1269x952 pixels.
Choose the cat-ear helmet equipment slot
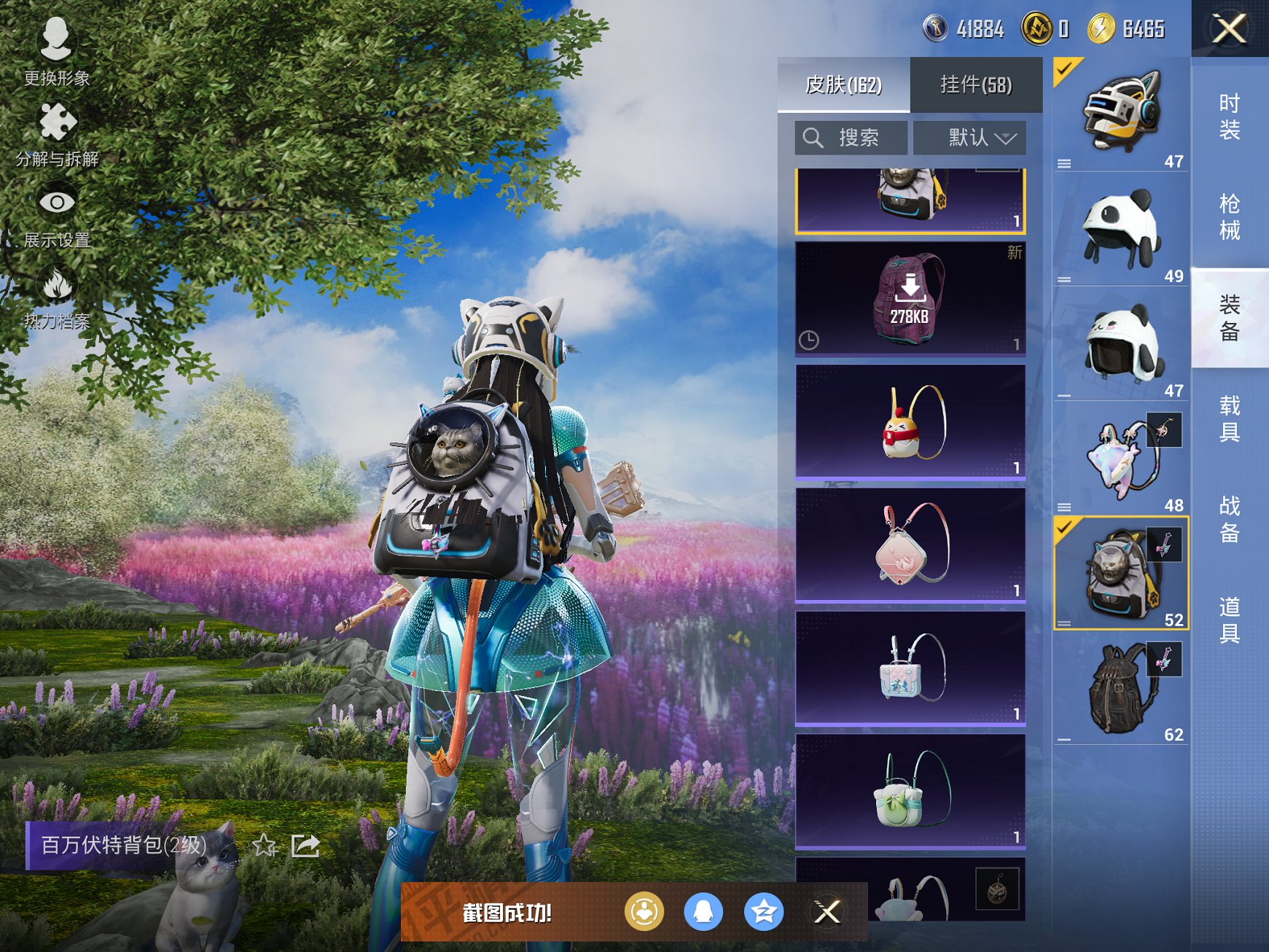1120,114
